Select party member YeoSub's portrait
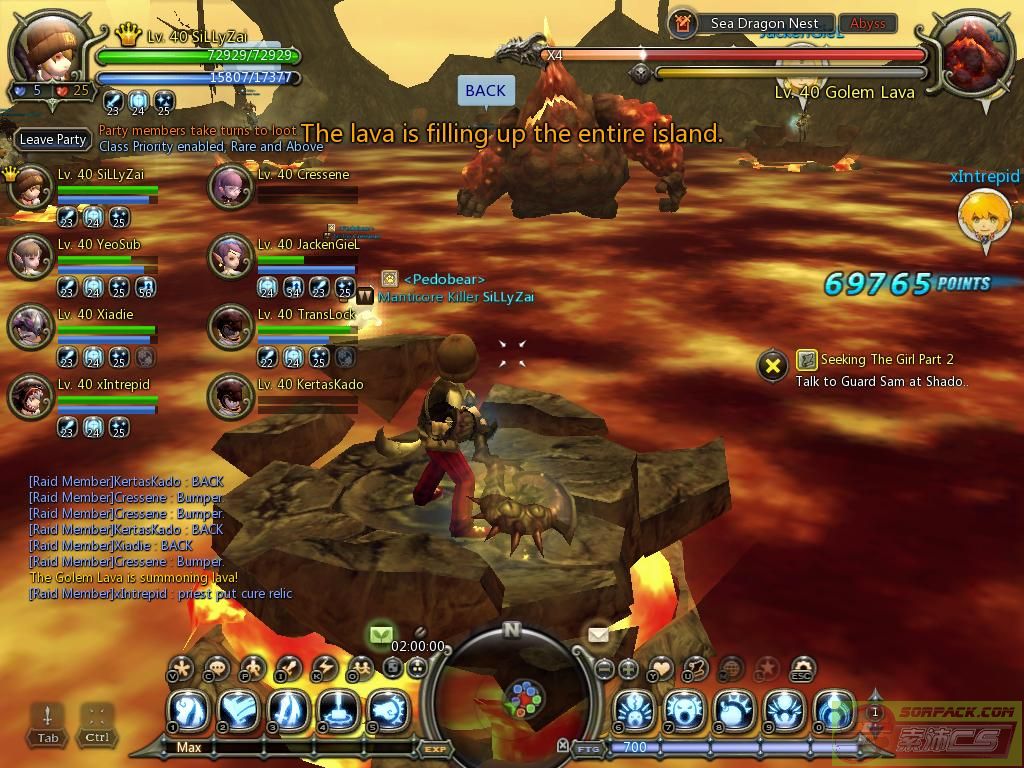Image resolution: width=1024 pixels, height=768 pixels. [31, 257]
